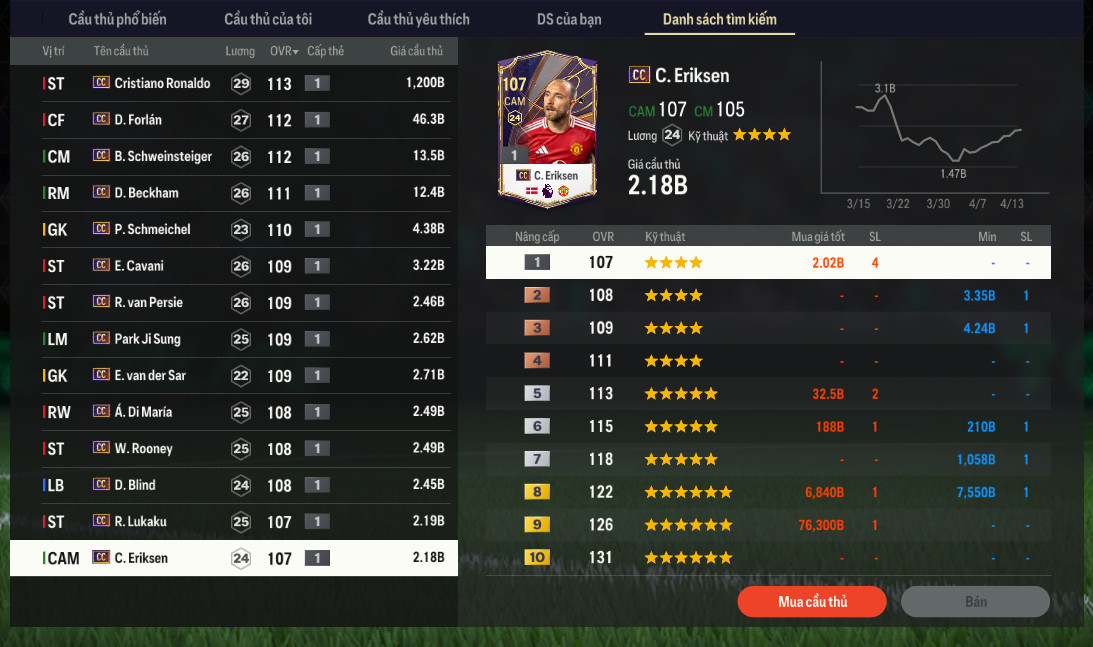Open the Park Ji Sung row
1093x647 pixels.
coord(147,339)
